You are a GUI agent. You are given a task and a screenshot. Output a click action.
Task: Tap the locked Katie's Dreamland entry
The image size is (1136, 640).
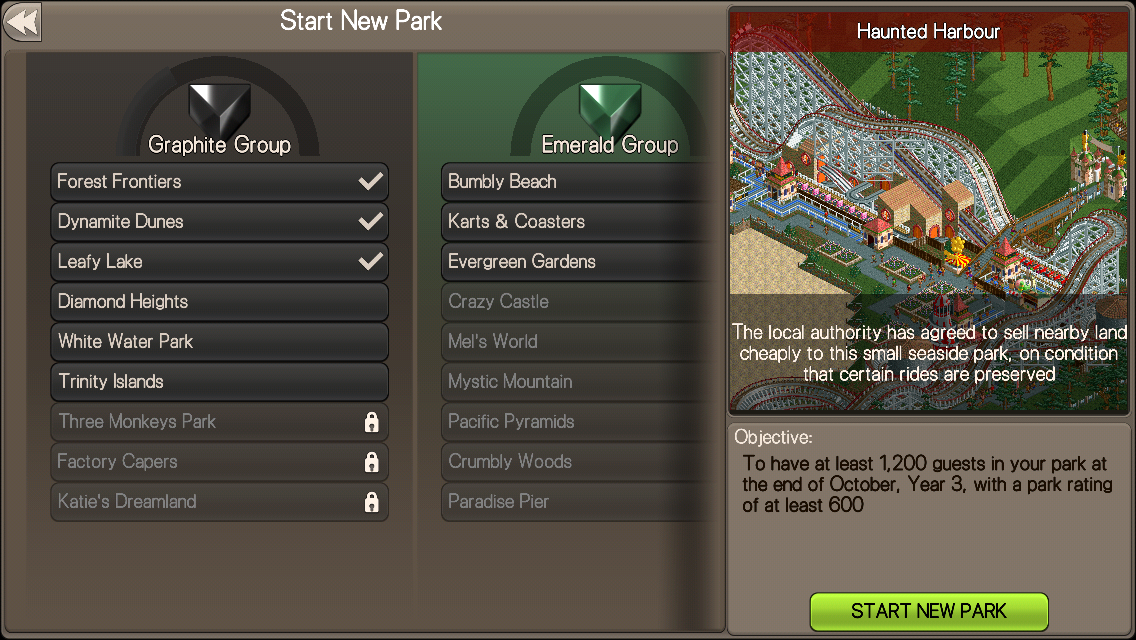[x=219, y=502]
